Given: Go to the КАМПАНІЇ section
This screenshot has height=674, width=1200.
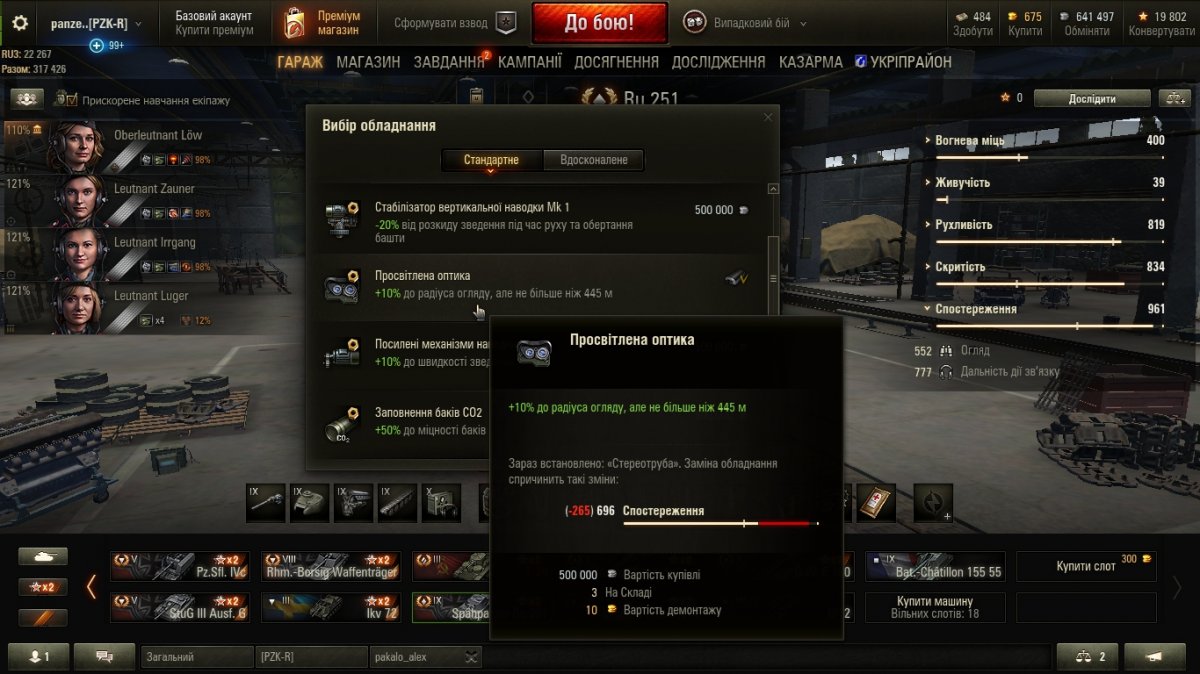Looking at the screenshot, I should (x=529, y=62).
